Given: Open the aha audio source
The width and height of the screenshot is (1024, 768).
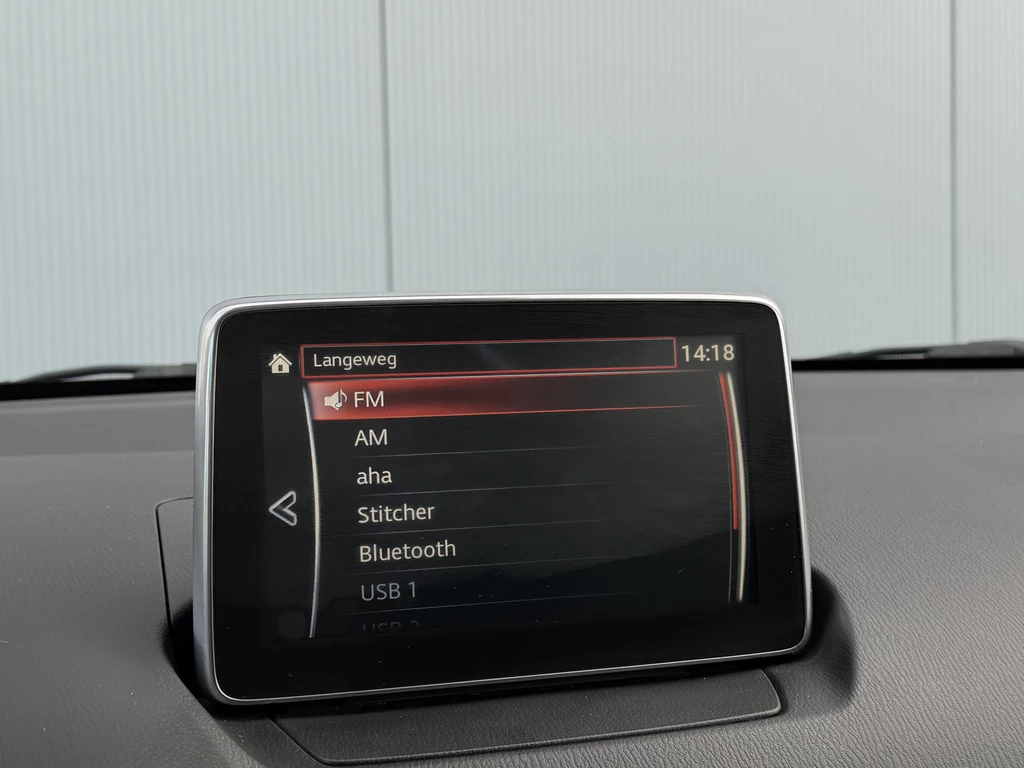Looking at the screenshot, I should point(374,476).
